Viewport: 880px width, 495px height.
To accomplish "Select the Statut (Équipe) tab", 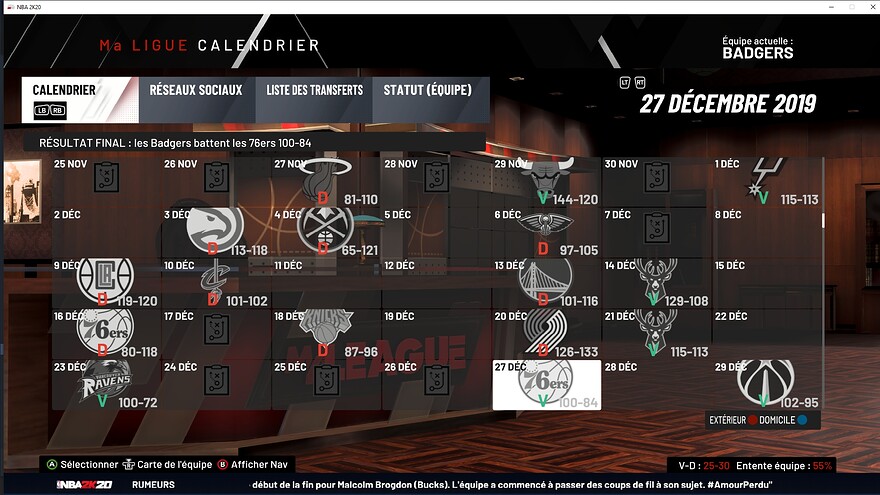I will click(x=428, y=90).
